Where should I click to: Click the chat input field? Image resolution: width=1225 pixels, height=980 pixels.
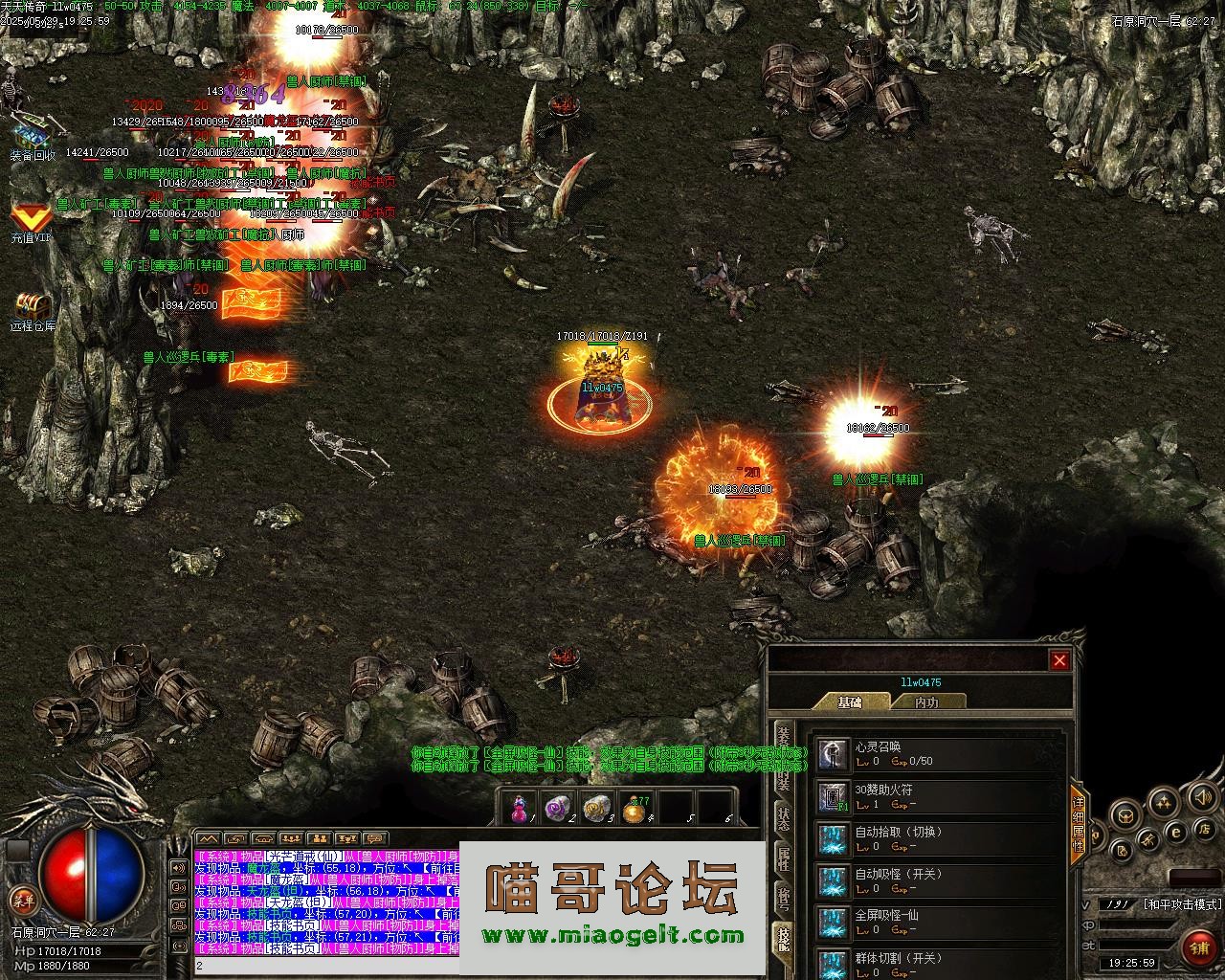tap(325, 967)
